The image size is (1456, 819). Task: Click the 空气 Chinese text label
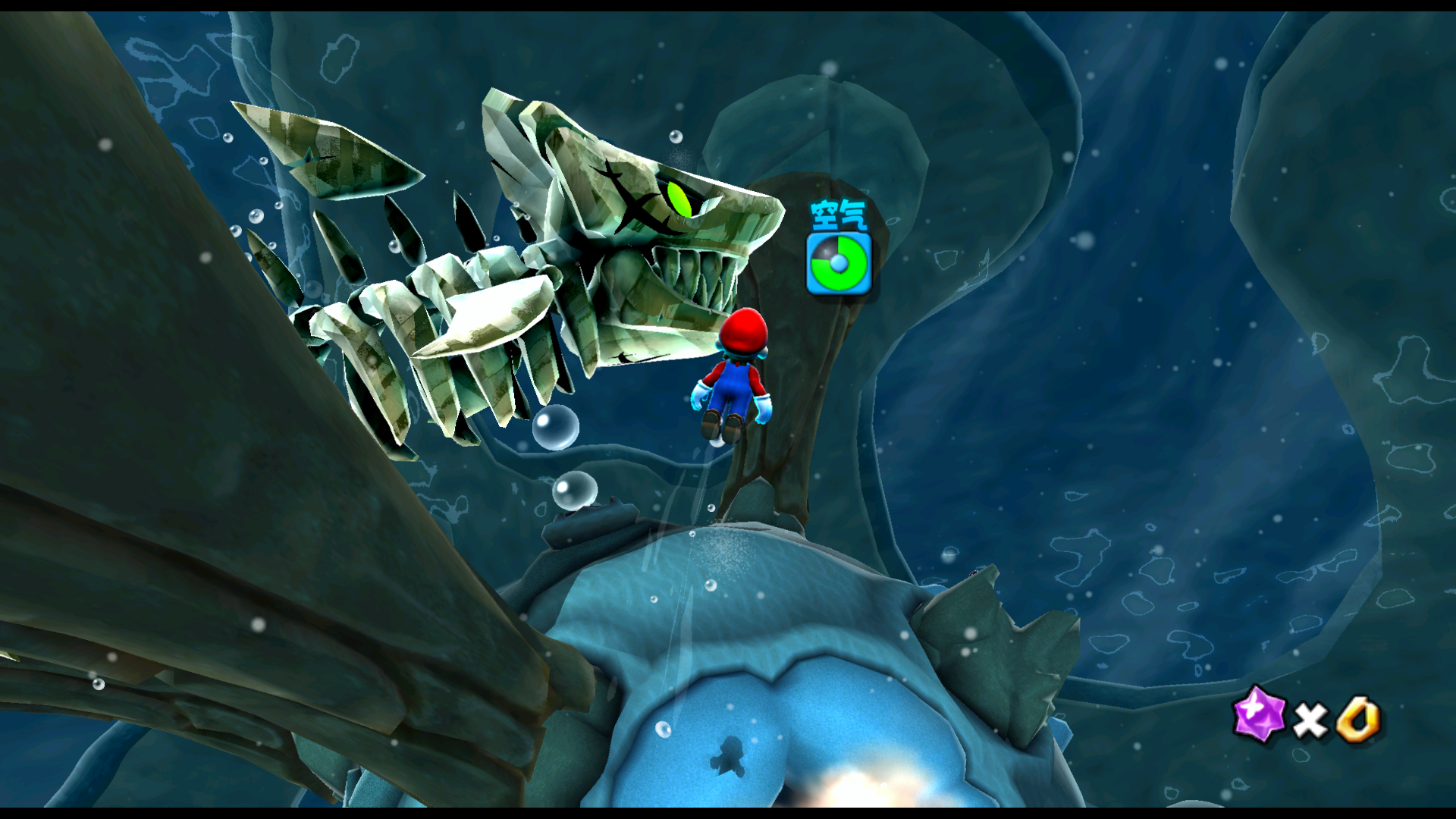click(839, 214)
